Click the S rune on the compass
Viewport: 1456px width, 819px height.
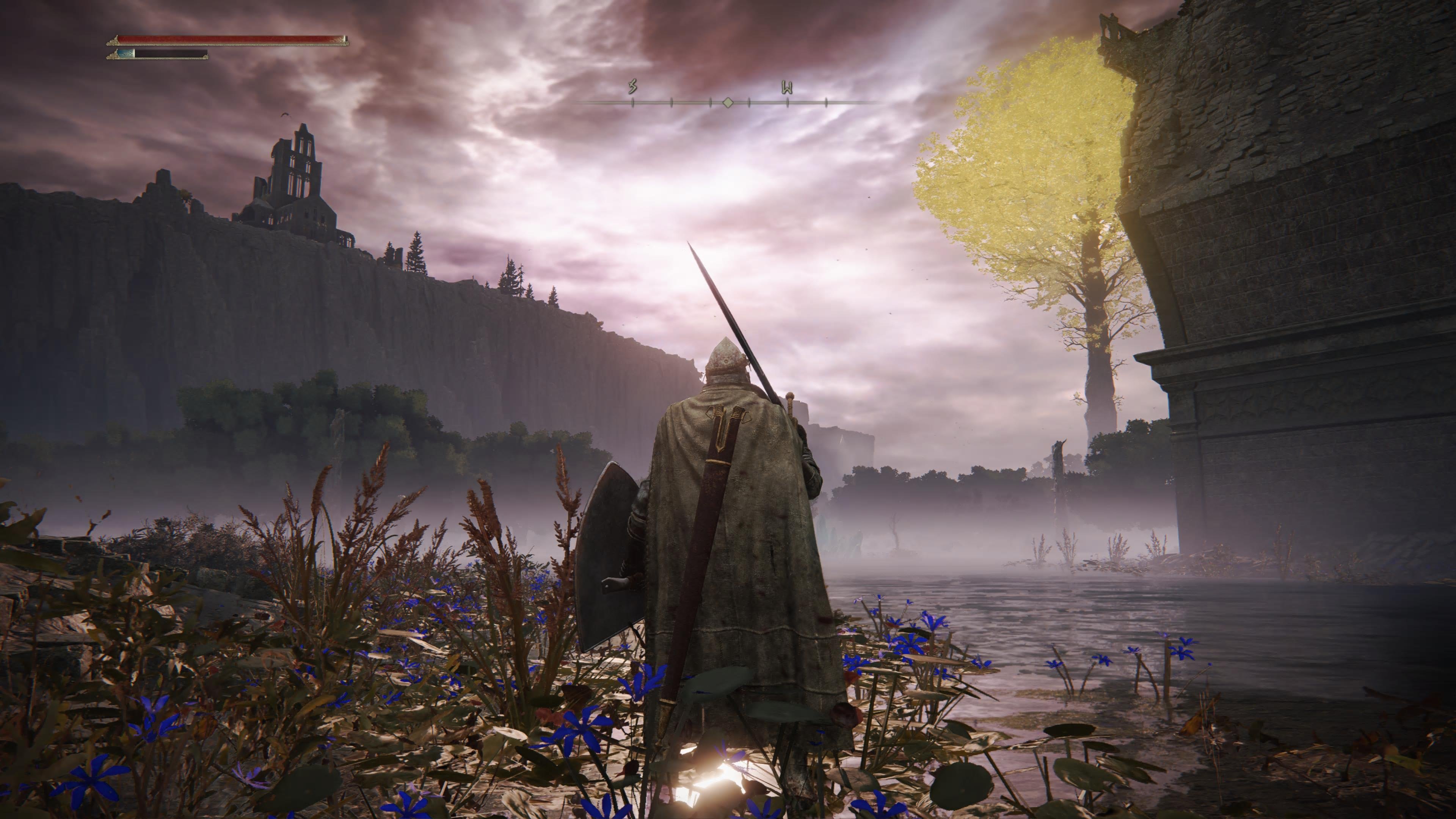[633, 86]
